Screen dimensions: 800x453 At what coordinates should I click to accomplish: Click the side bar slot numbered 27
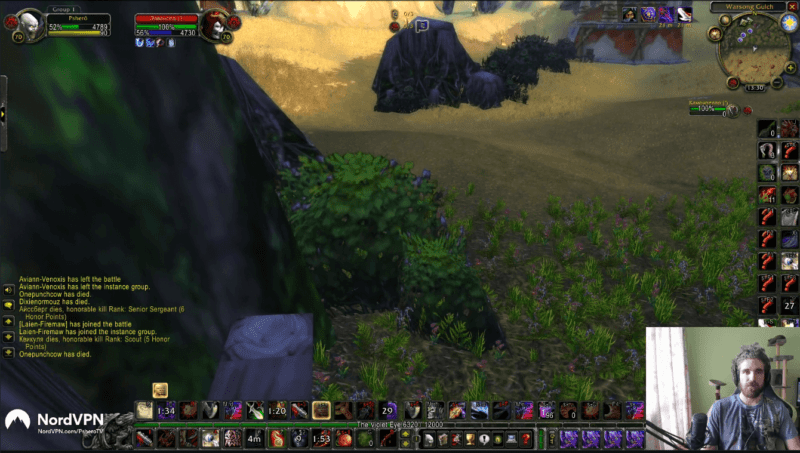789,305
